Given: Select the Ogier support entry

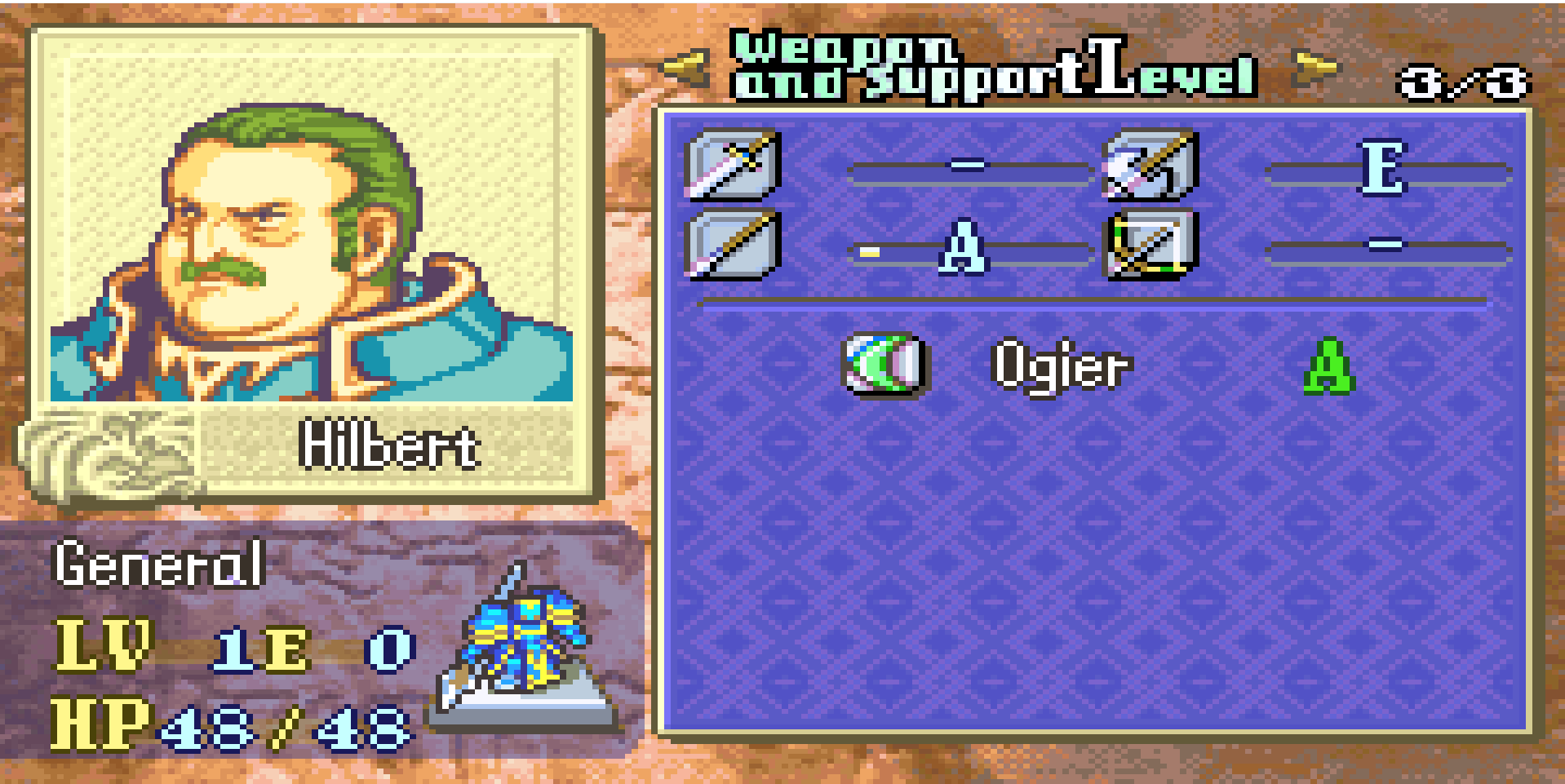Looking at the screenshot, I should (1061, 366).
